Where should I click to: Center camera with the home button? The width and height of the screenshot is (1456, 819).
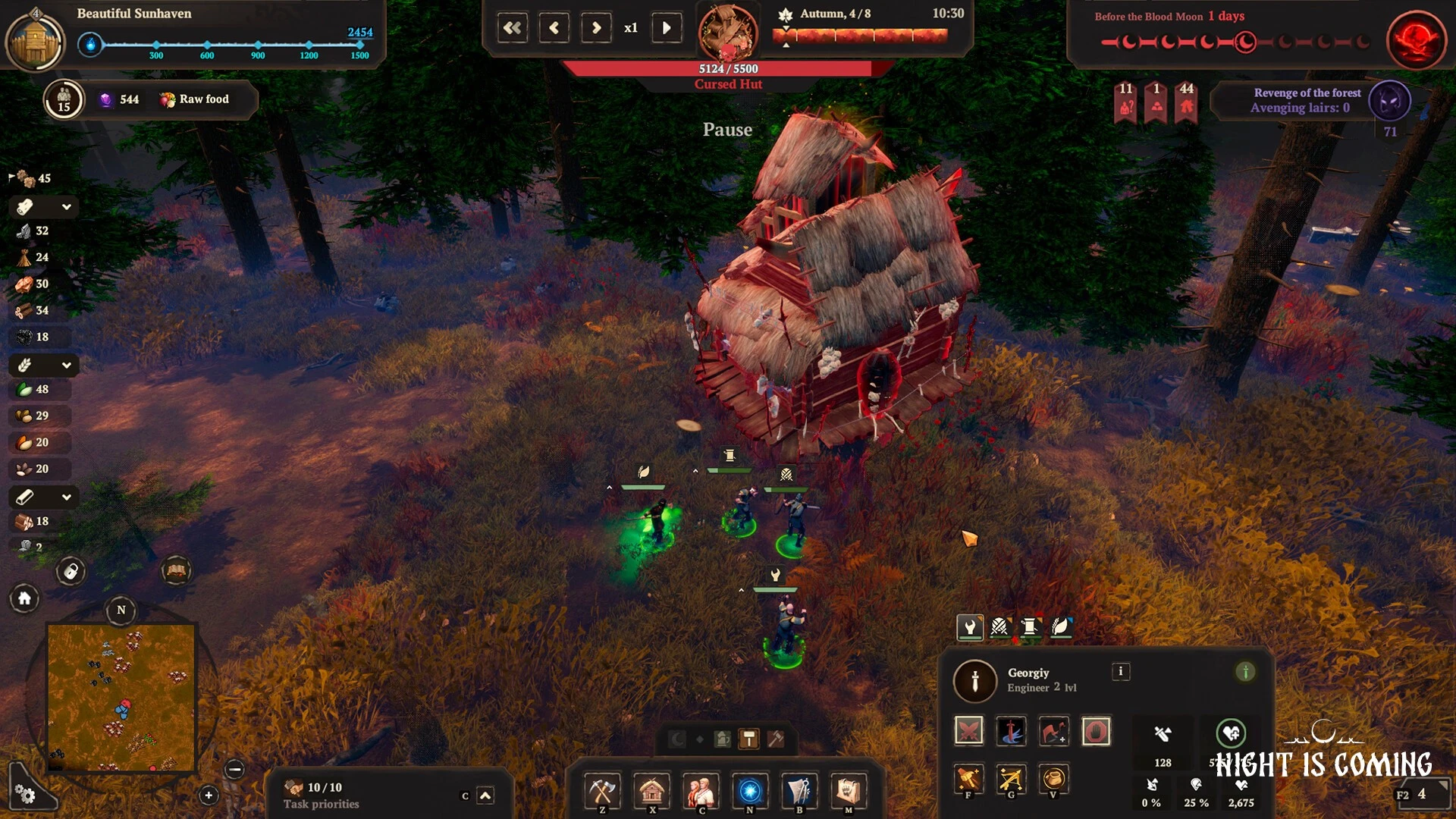coord(24,599)
